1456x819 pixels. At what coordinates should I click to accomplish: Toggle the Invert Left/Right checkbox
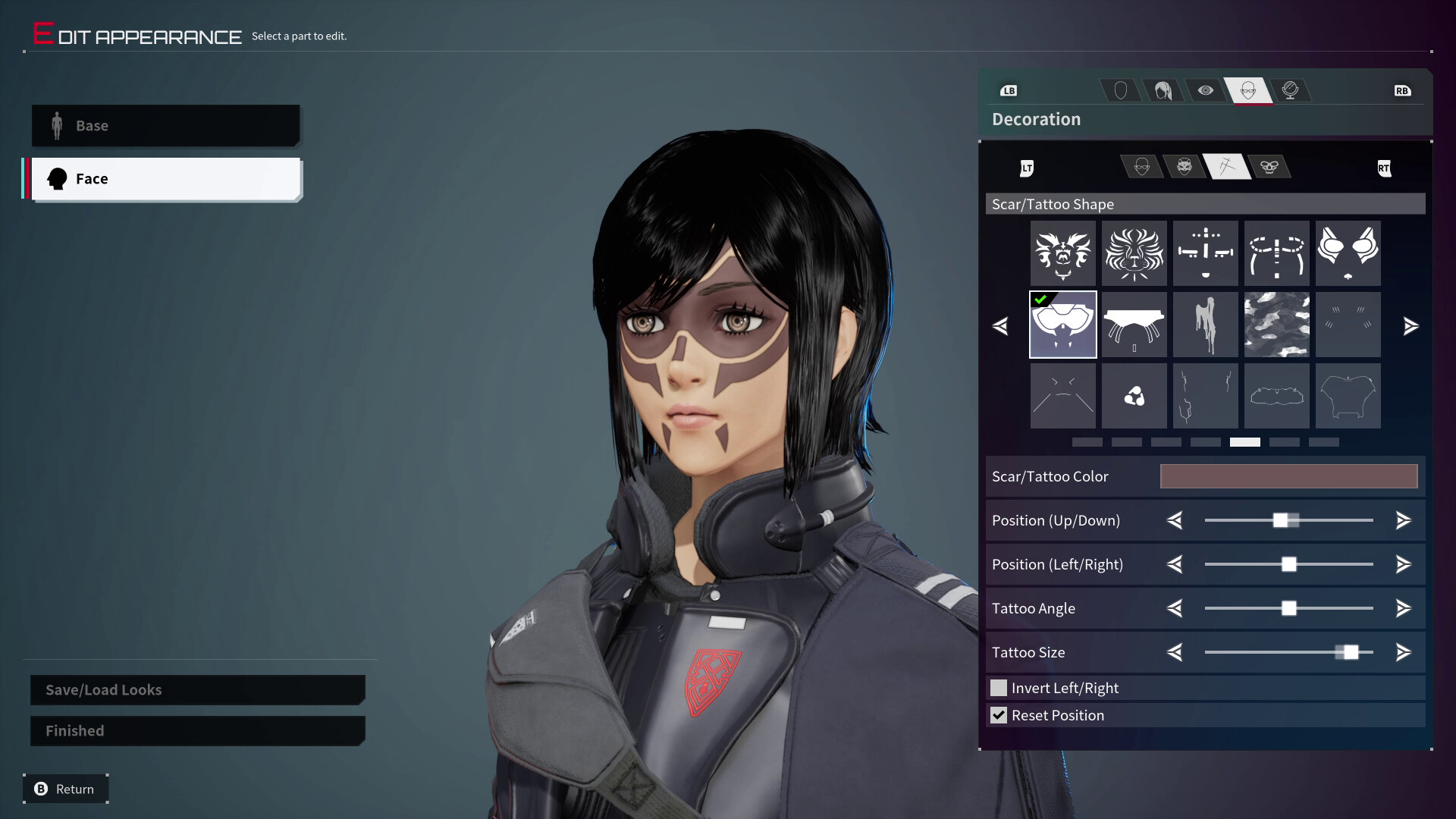pos(999,688)
